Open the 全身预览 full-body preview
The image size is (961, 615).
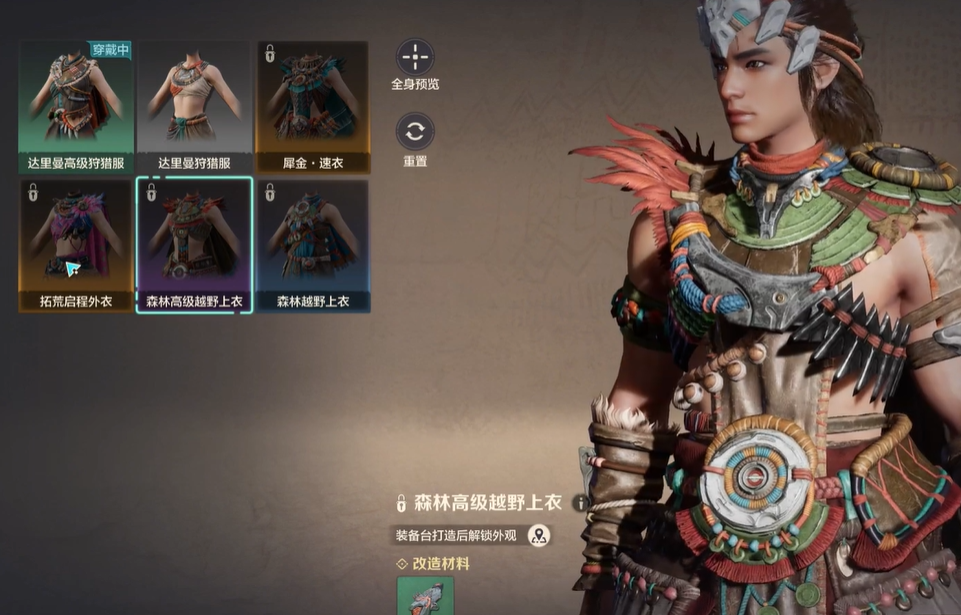pos(415,57)
